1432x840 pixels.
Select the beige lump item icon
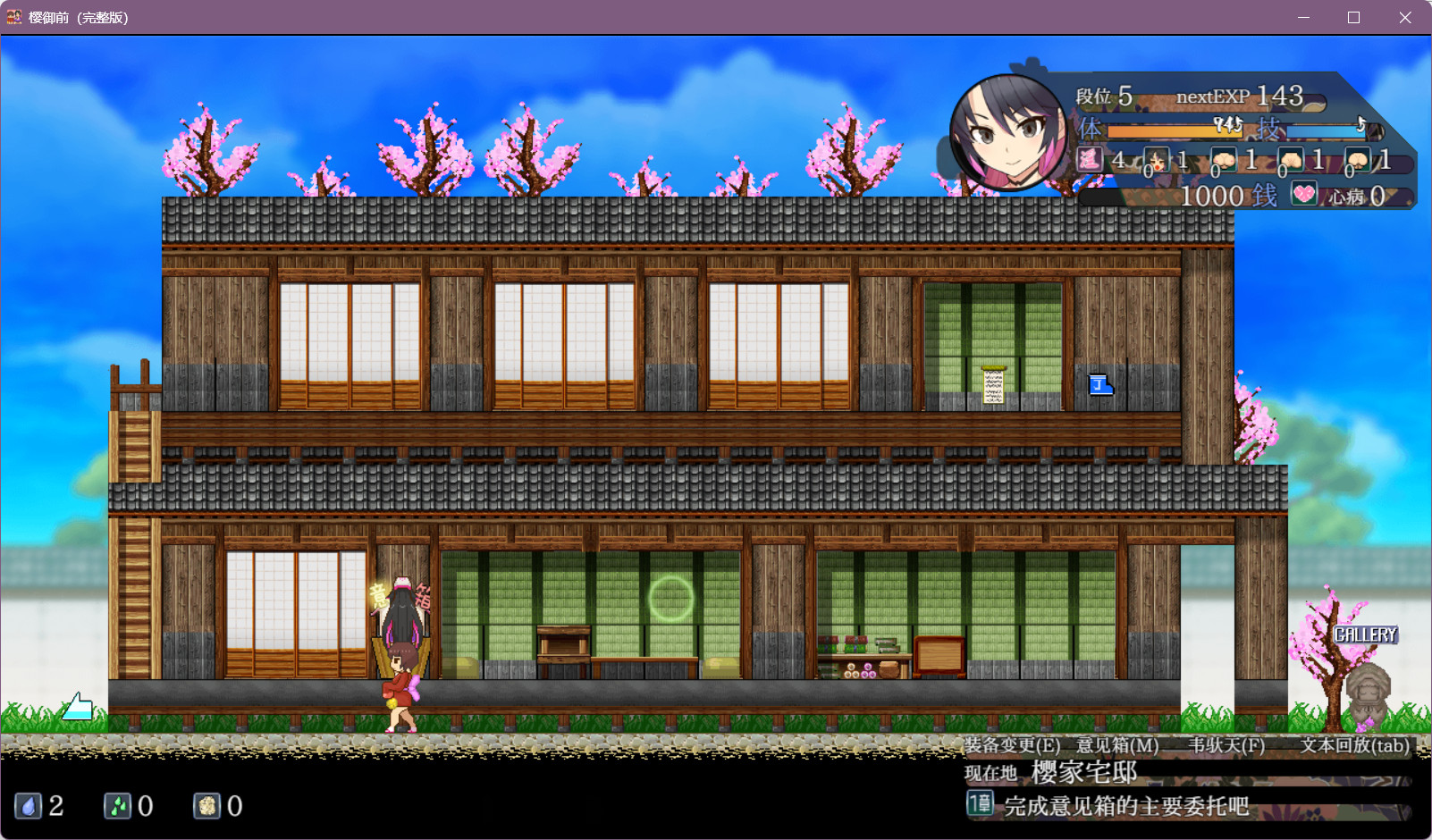coord(207,806)
